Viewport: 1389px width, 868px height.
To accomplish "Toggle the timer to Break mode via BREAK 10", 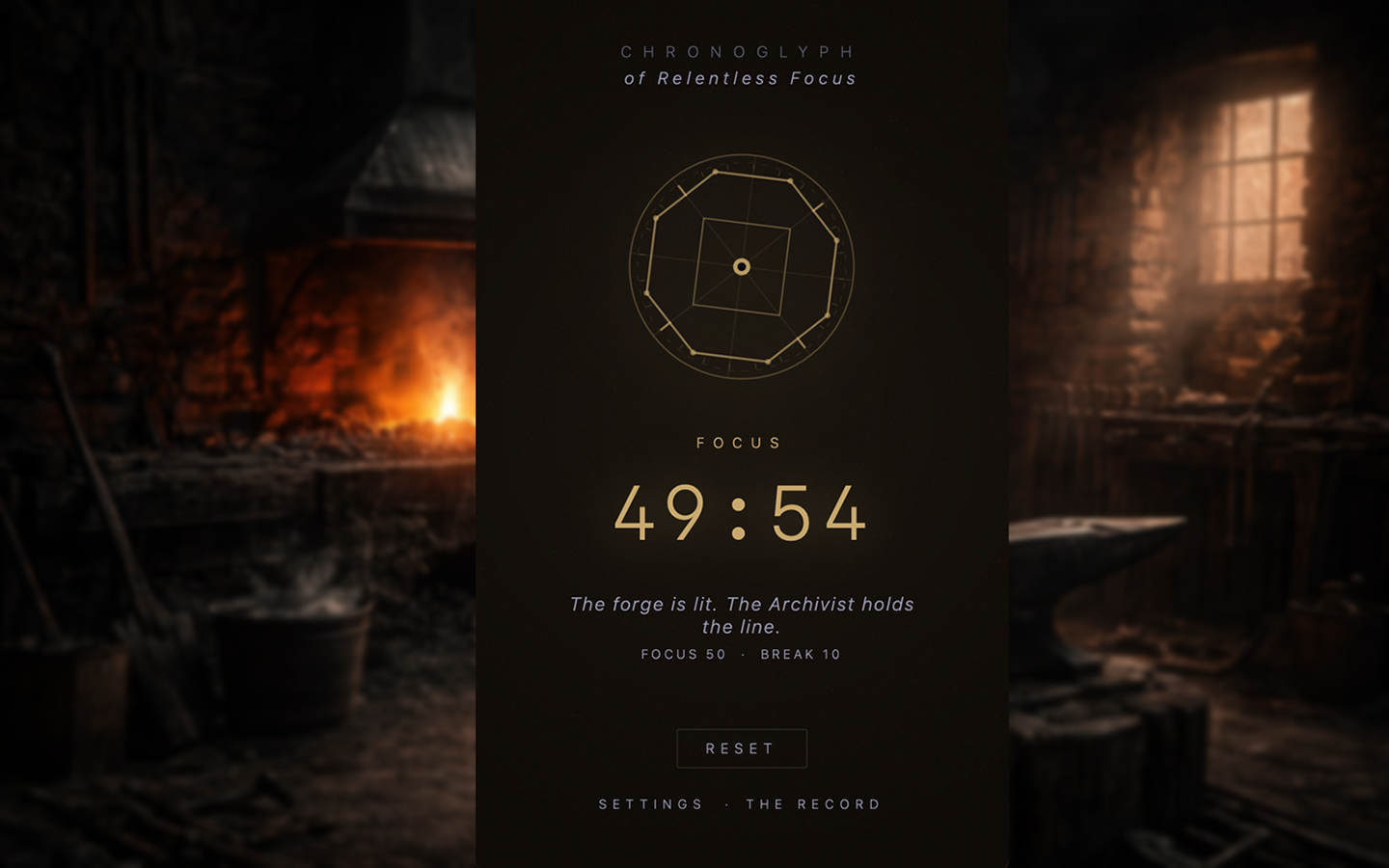I will pyautogui.click(x=800, y=654).
